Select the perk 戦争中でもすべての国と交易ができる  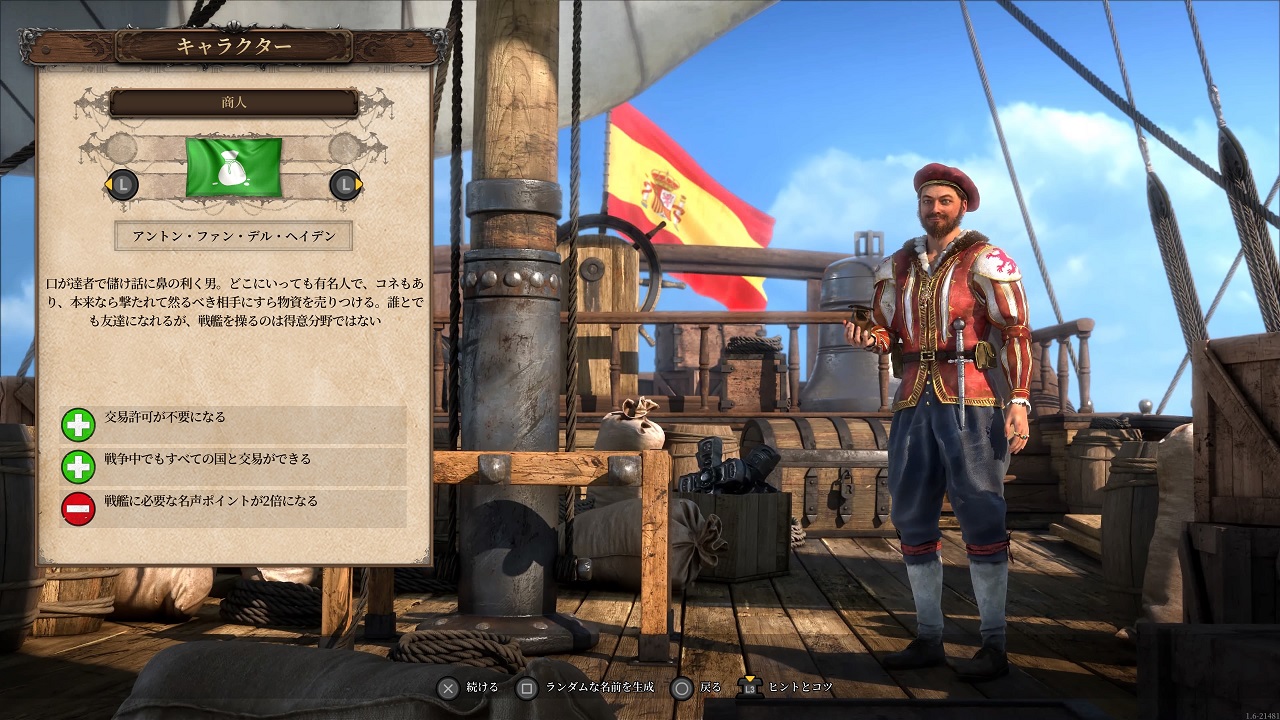point(233,466)
